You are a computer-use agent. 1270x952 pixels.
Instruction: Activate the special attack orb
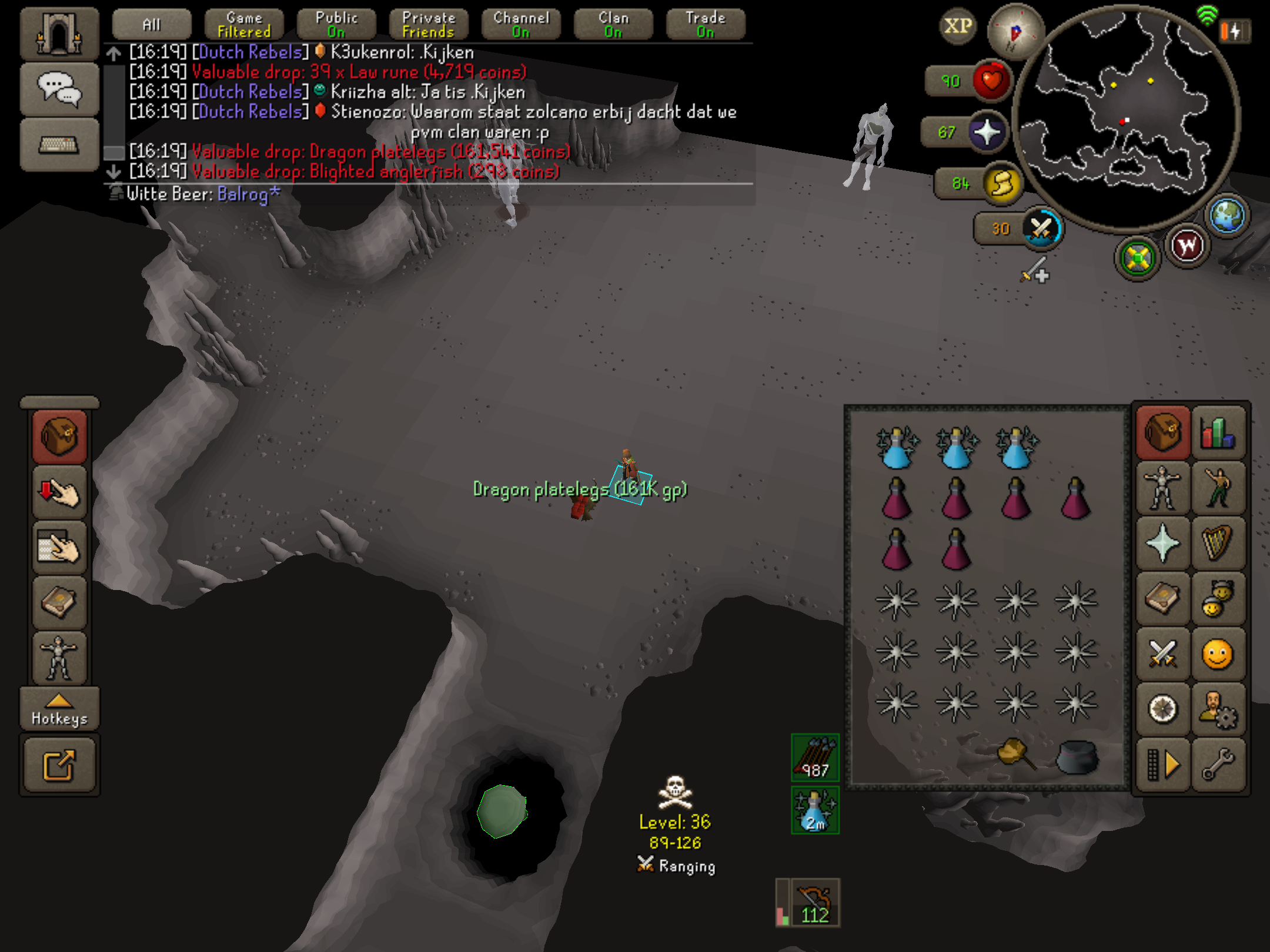(1041, 229)
